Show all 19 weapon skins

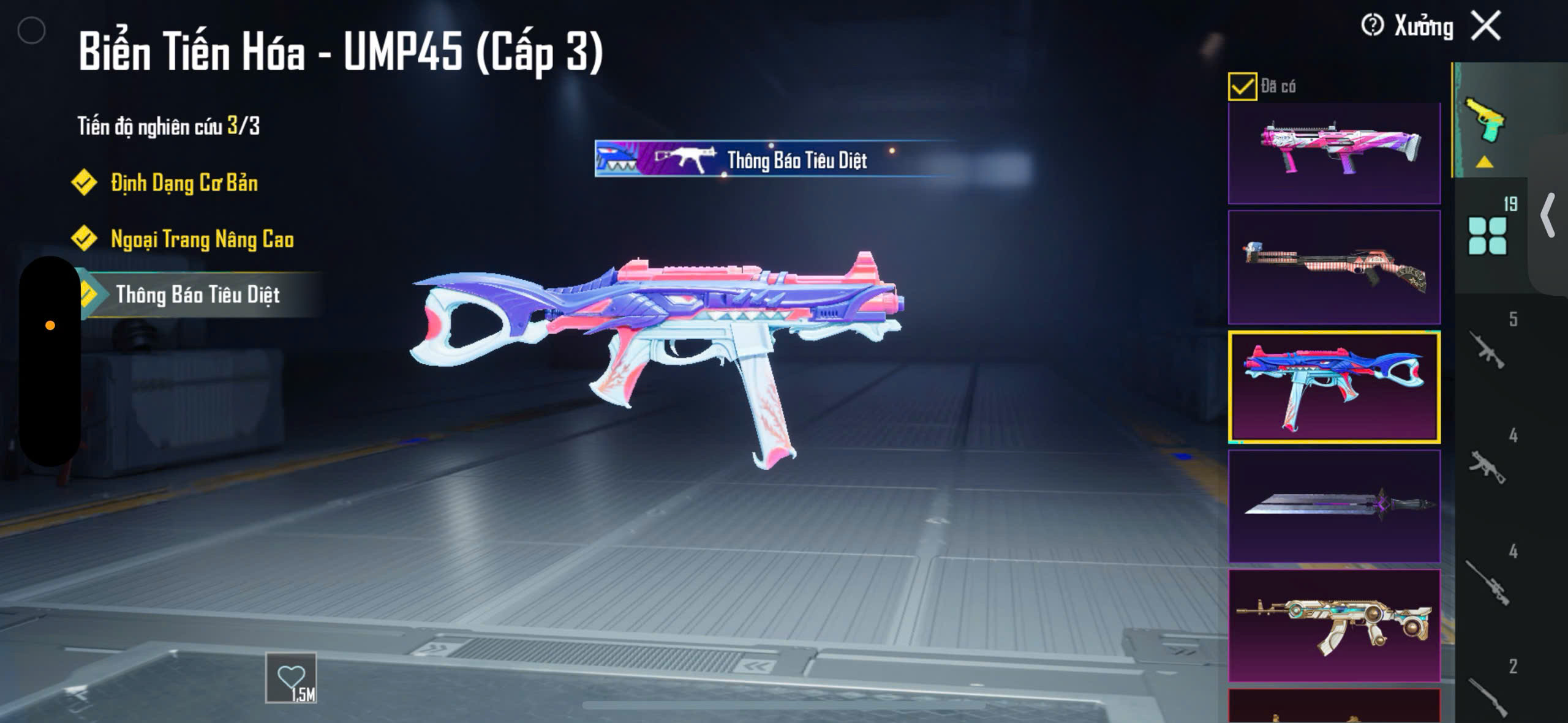click(1487, 234)
